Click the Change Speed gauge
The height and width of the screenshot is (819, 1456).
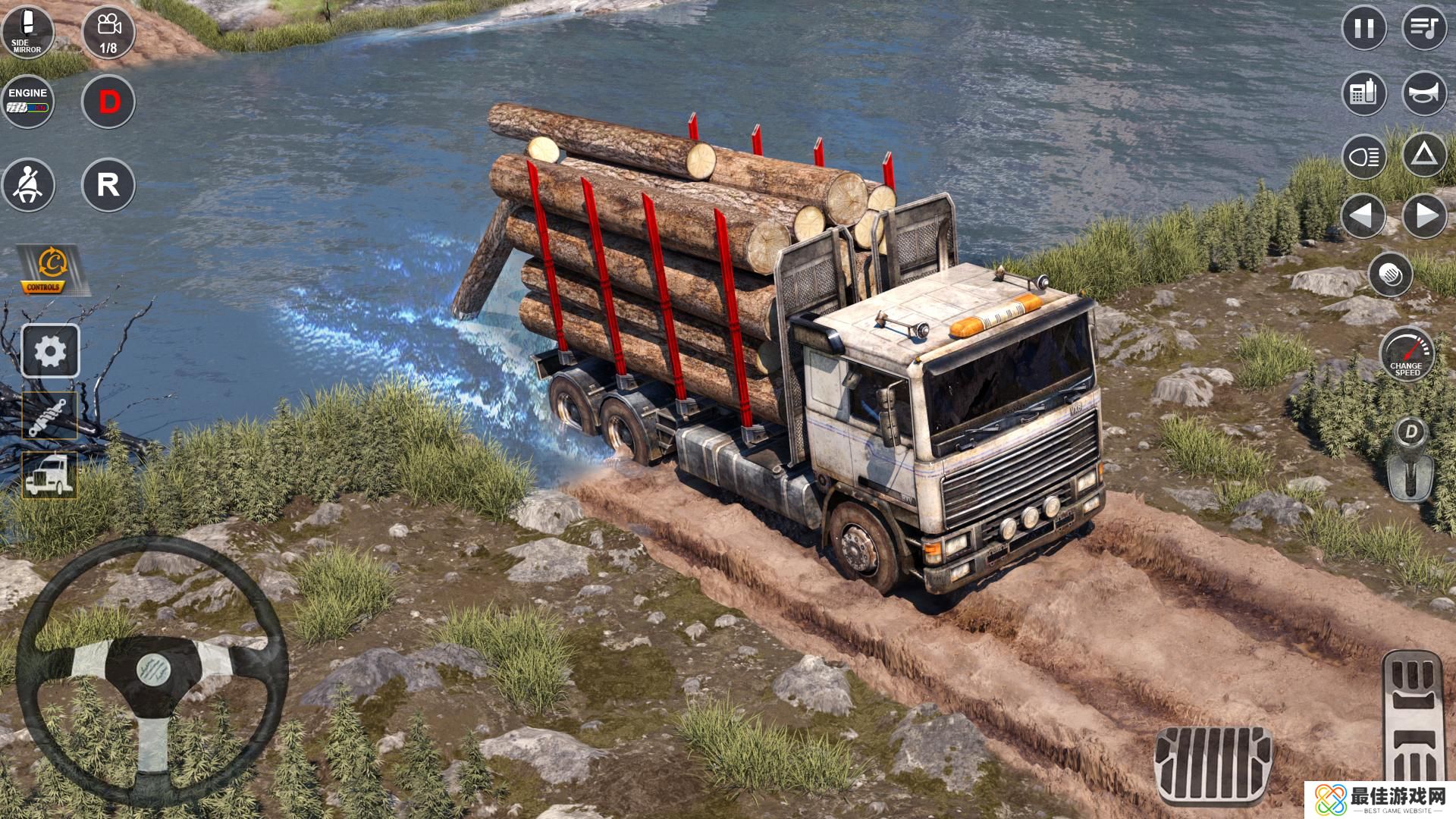pos(1407,354)
